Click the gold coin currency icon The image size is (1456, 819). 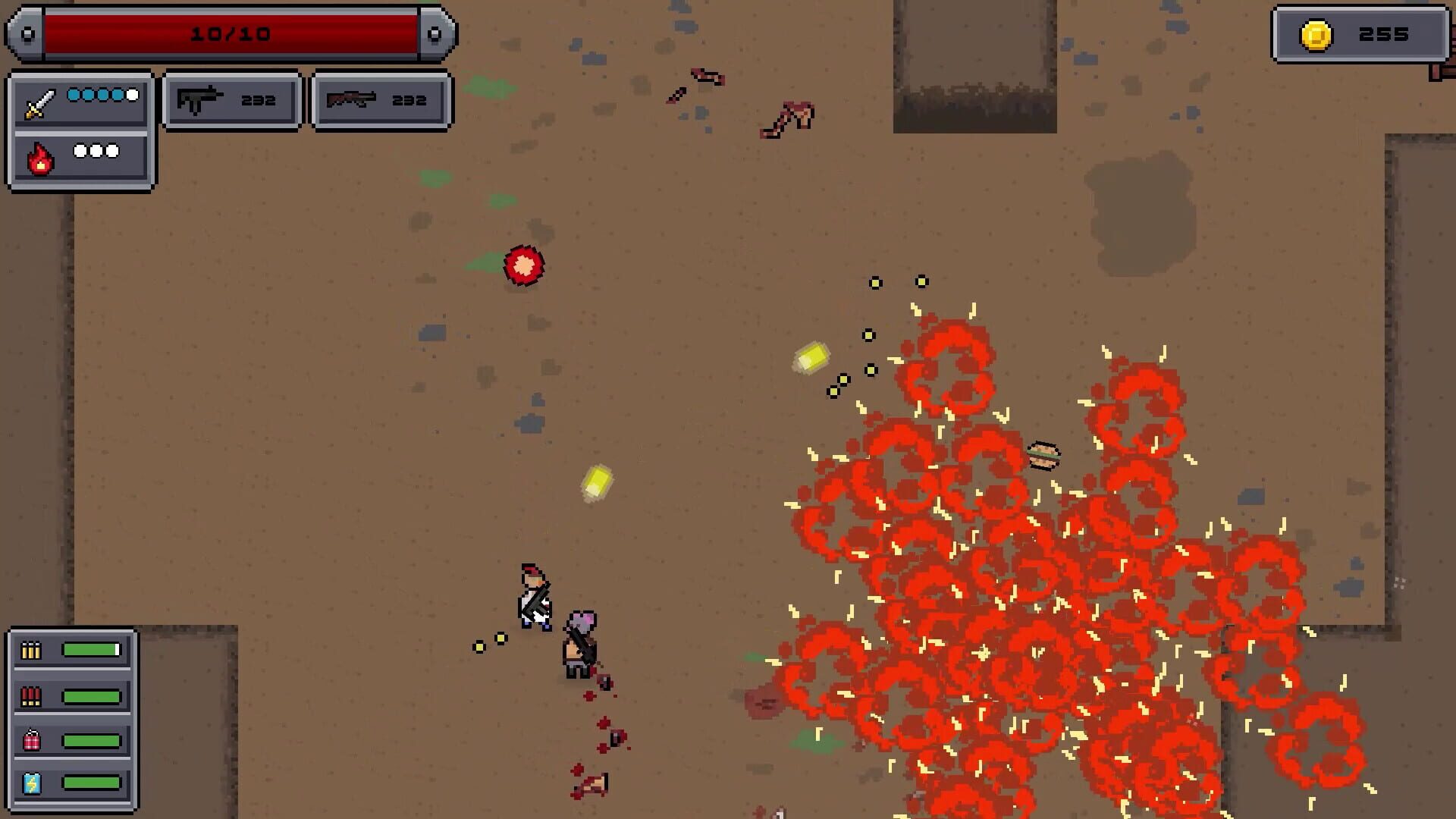click(x=1316, y=33)
